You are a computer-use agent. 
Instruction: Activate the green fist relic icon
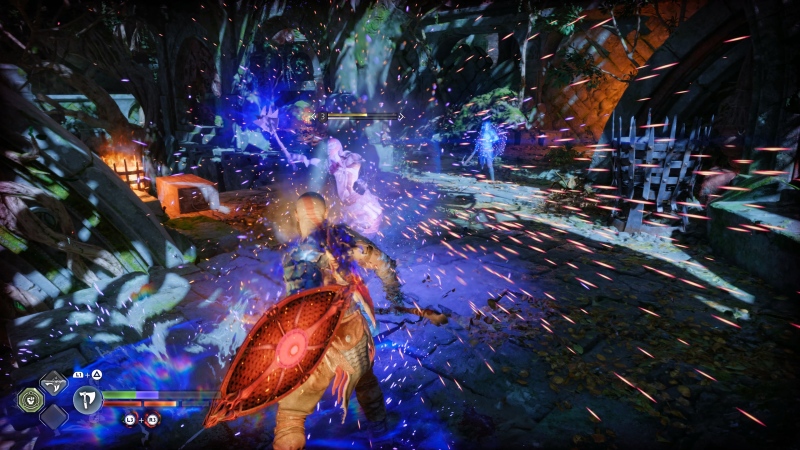point(30,400)
